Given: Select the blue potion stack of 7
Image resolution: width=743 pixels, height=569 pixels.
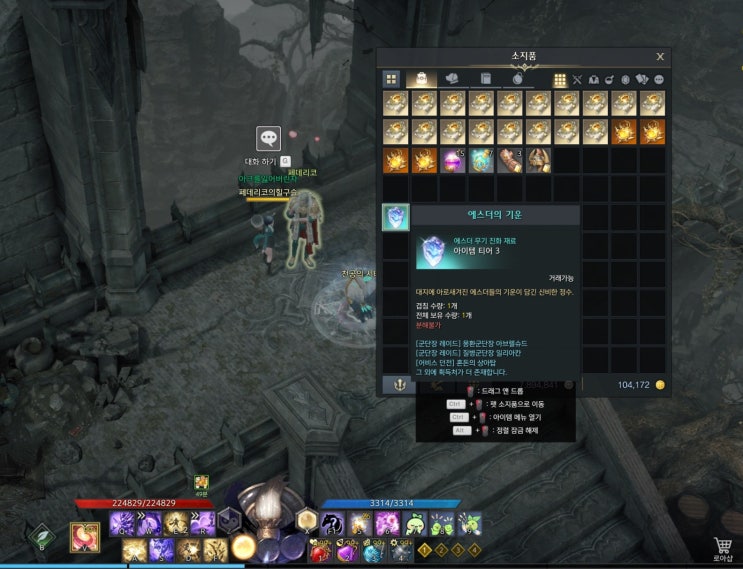Looking at the screenshot, I should [x=482, y=160].
